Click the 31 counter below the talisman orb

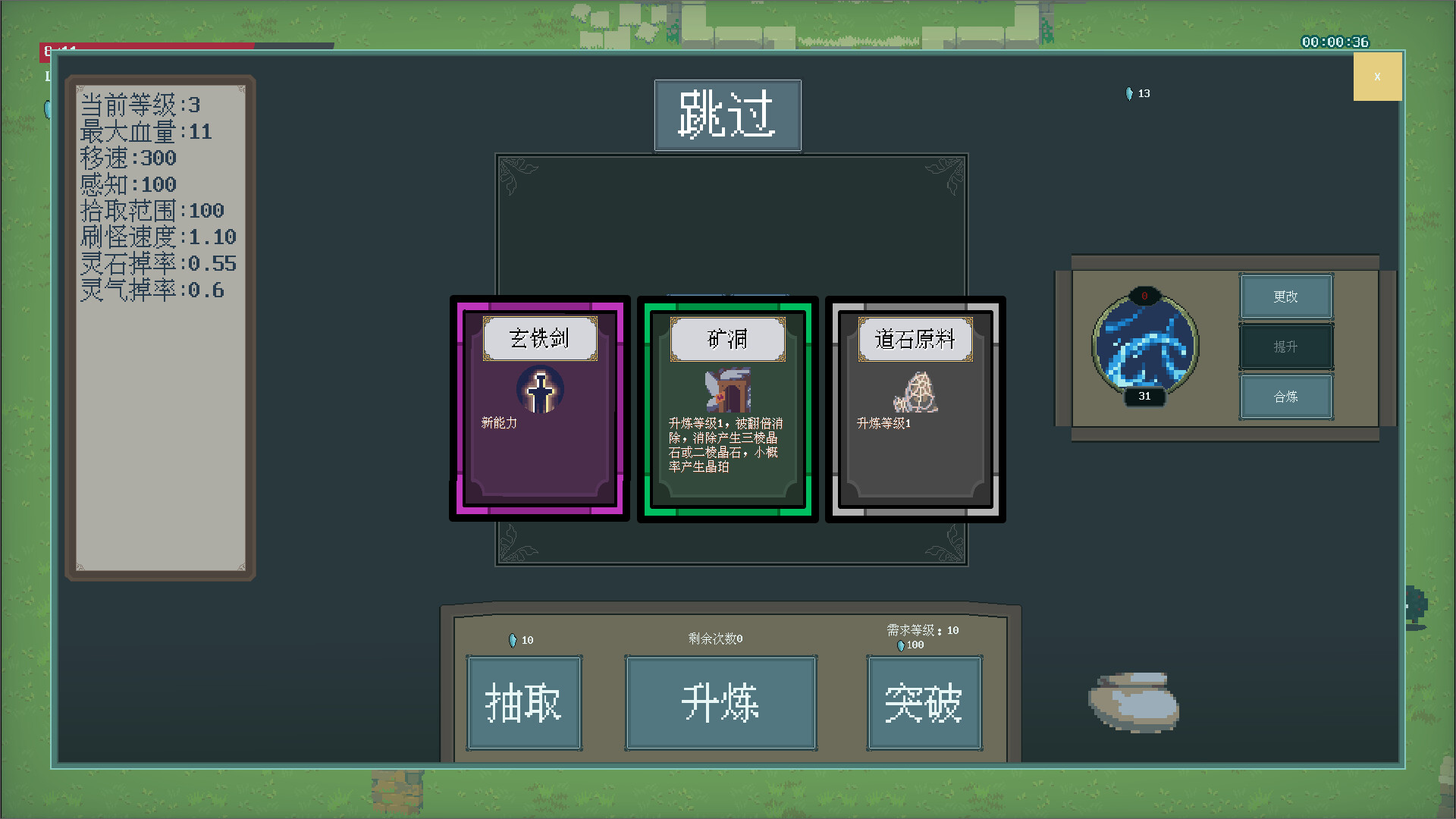tap(1144, 396)
